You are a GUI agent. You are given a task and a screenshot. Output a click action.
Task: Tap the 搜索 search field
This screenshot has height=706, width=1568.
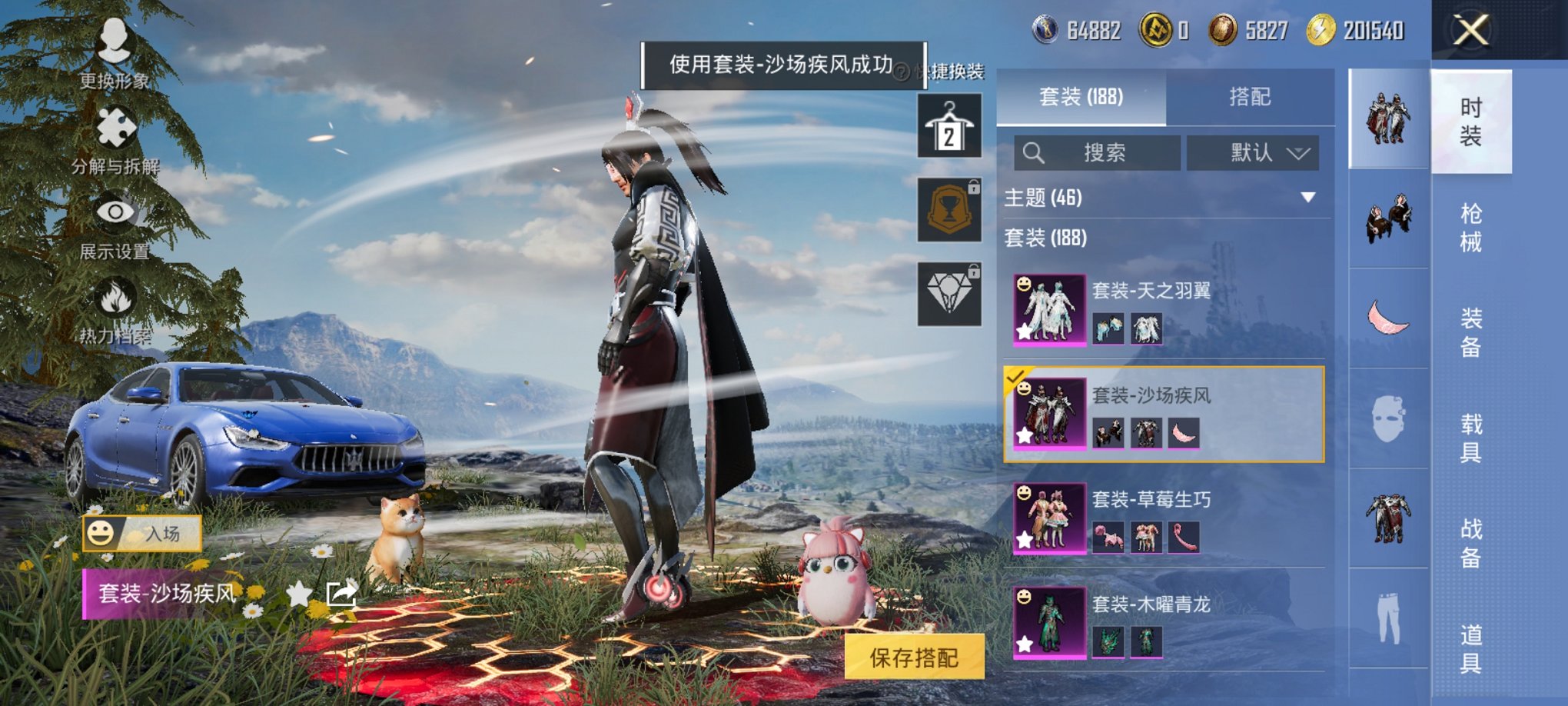pos(1095,152)
